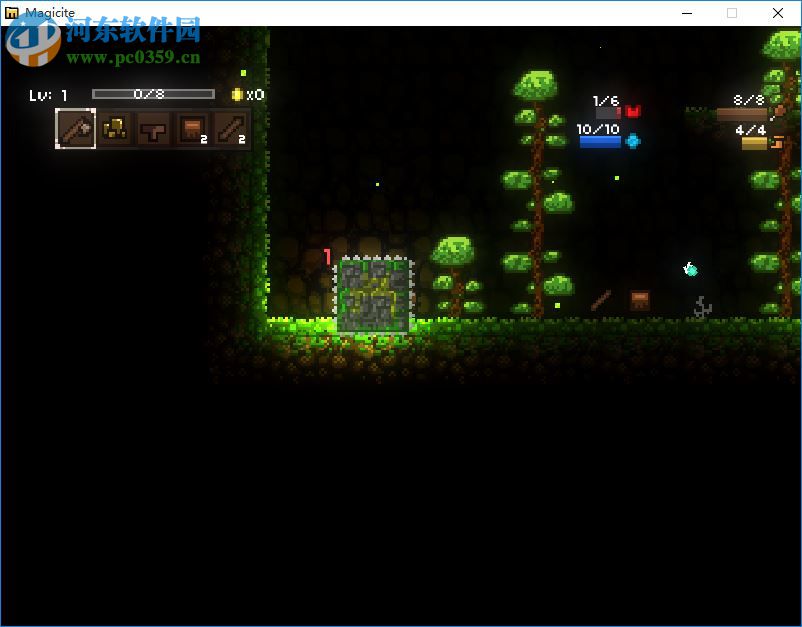Close the Magicite window
802x627 pixels.
778,13
